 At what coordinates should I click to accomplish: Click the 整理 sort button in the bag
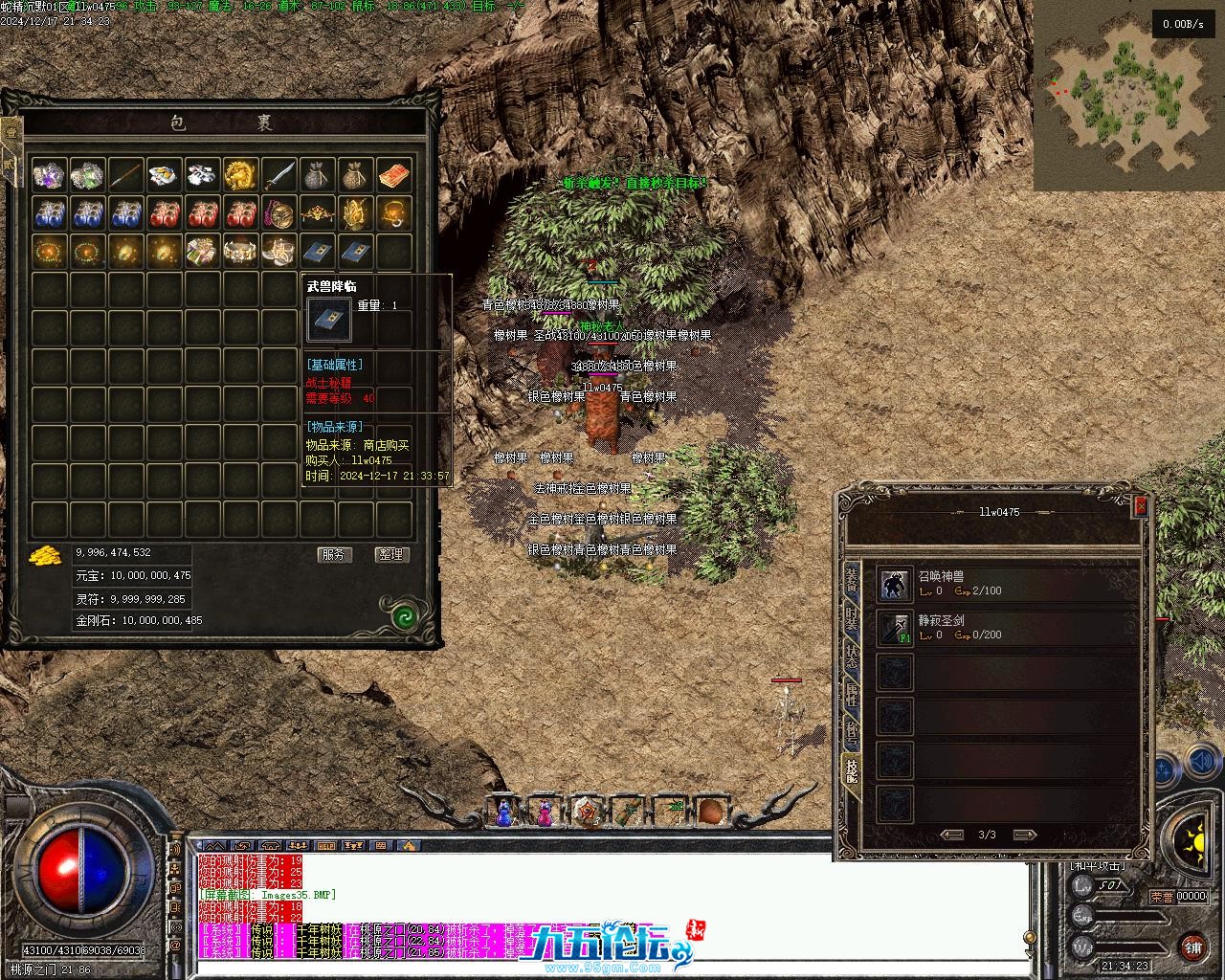click(391, 554)
